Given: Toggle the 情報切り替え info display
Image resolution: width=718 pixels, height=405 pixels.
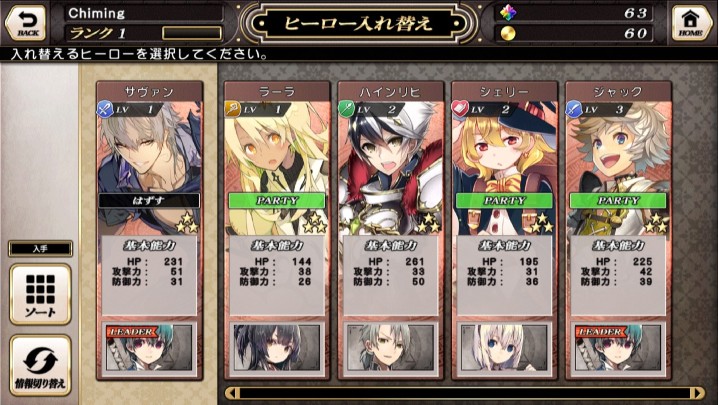Looking at the screenshot, I should tap(40, 365).
